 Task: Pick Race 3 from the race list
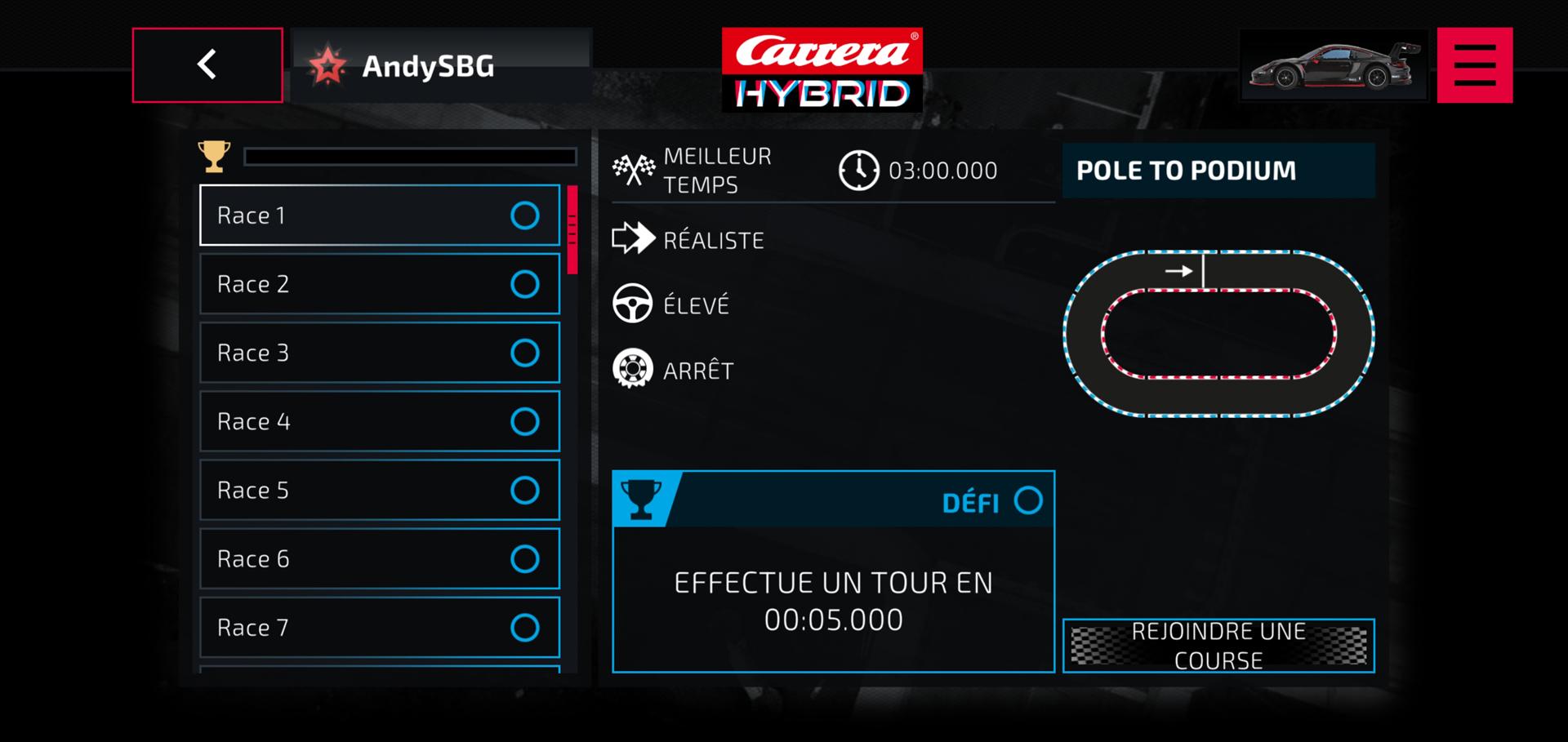380,353
